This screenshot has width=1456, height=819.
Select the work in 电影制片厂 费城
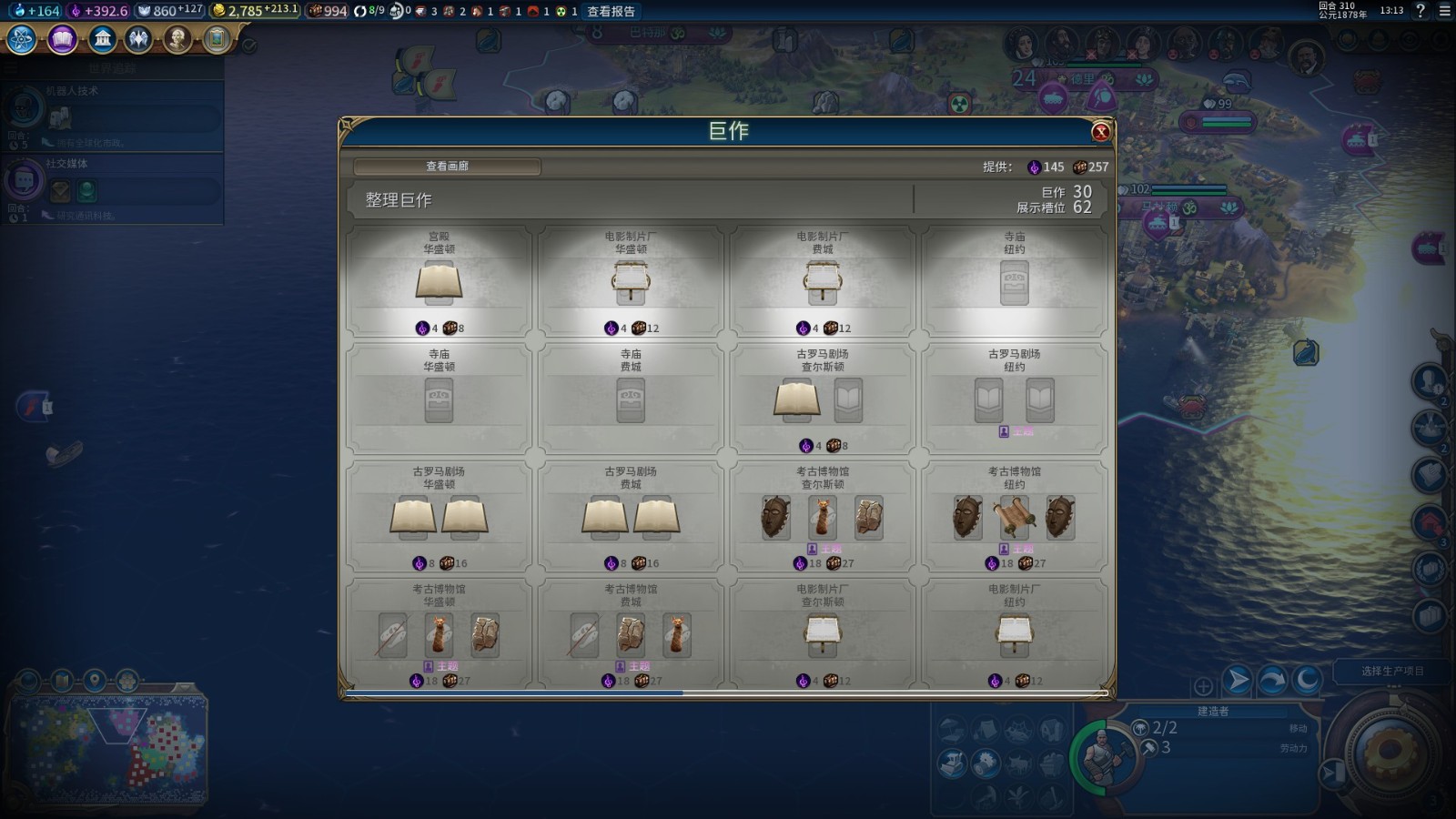[823, 282]
